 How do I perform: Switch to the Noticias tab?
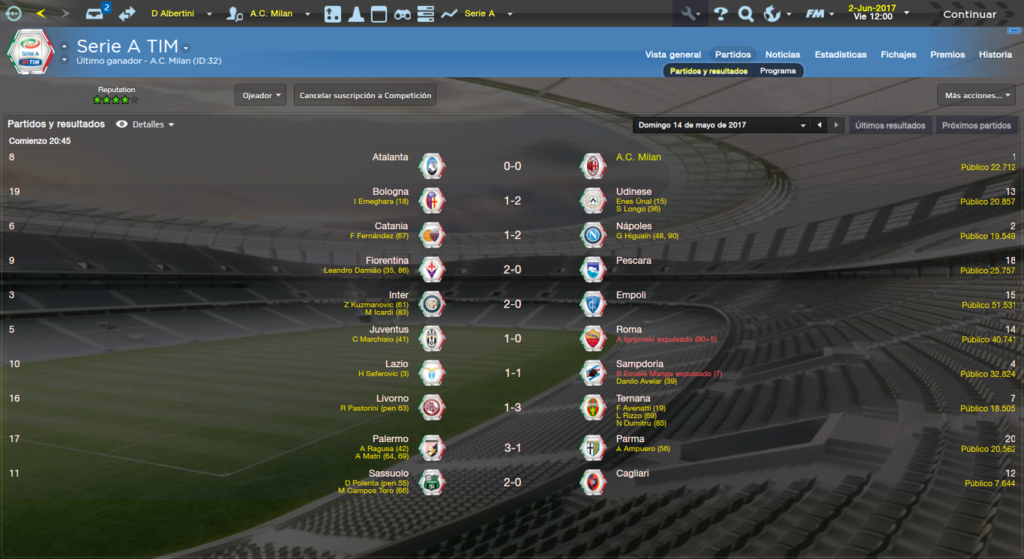coord(782,54)
